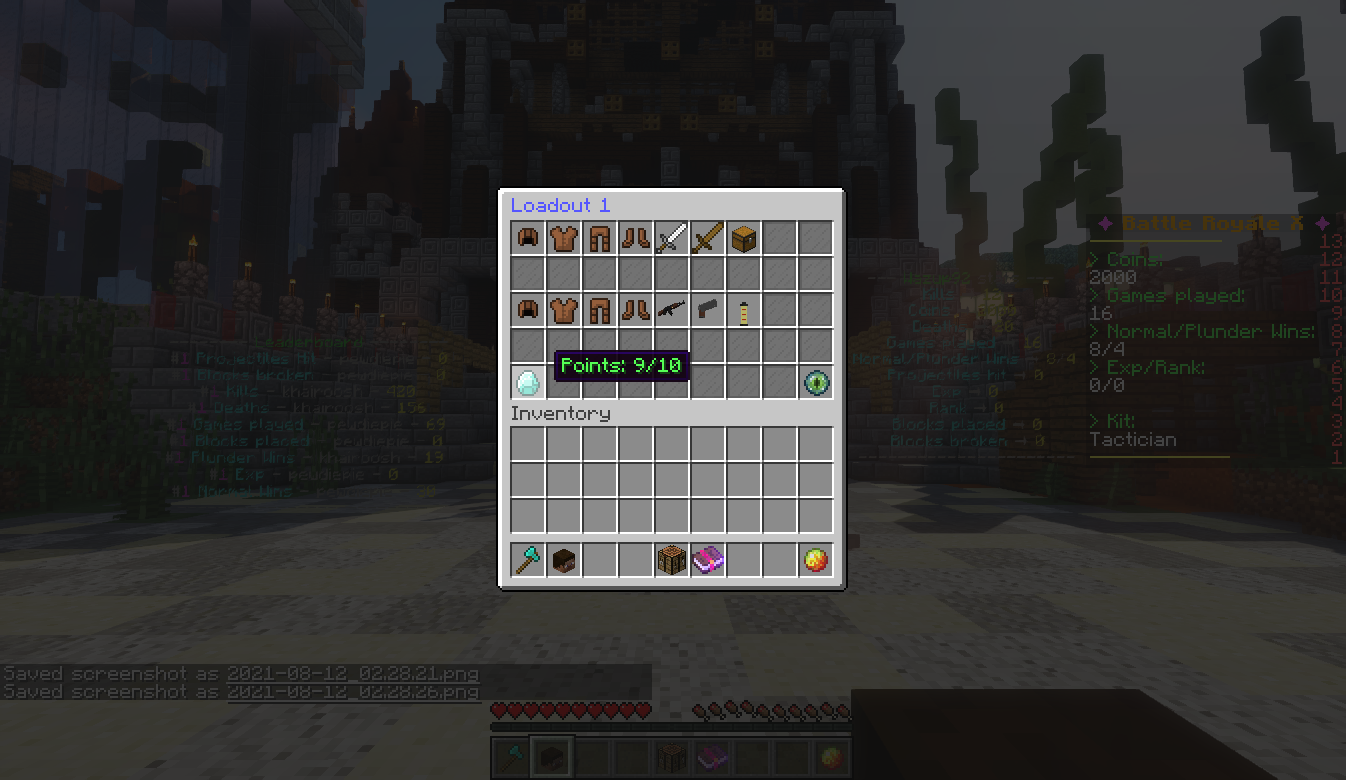Select the iron sword in the loadout

point(672,239)
